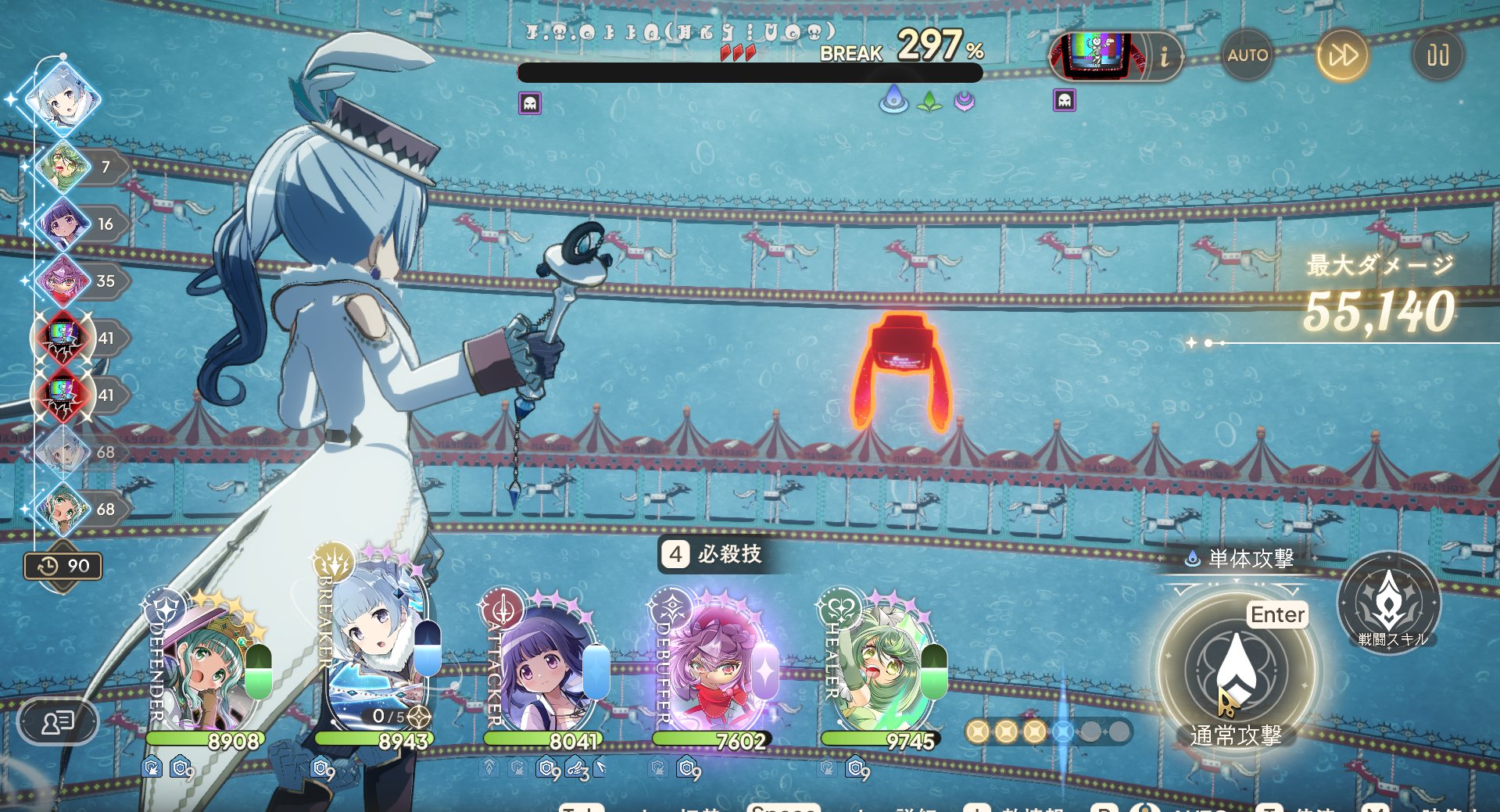The height and width of the screenshot is (812, 1500).
Task: Click the top turn-order portrait
Action: point(63,101)
